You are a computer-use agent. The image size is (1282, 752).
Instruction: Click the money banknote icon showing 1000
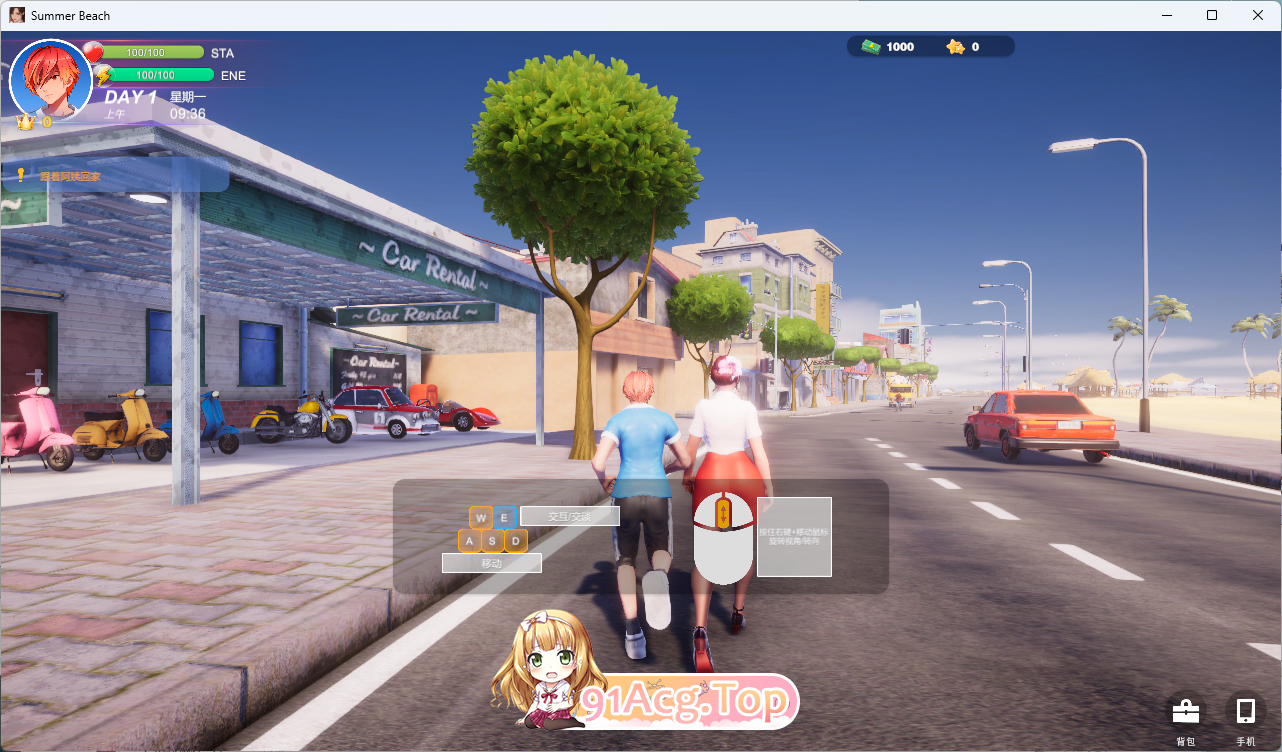869,46
